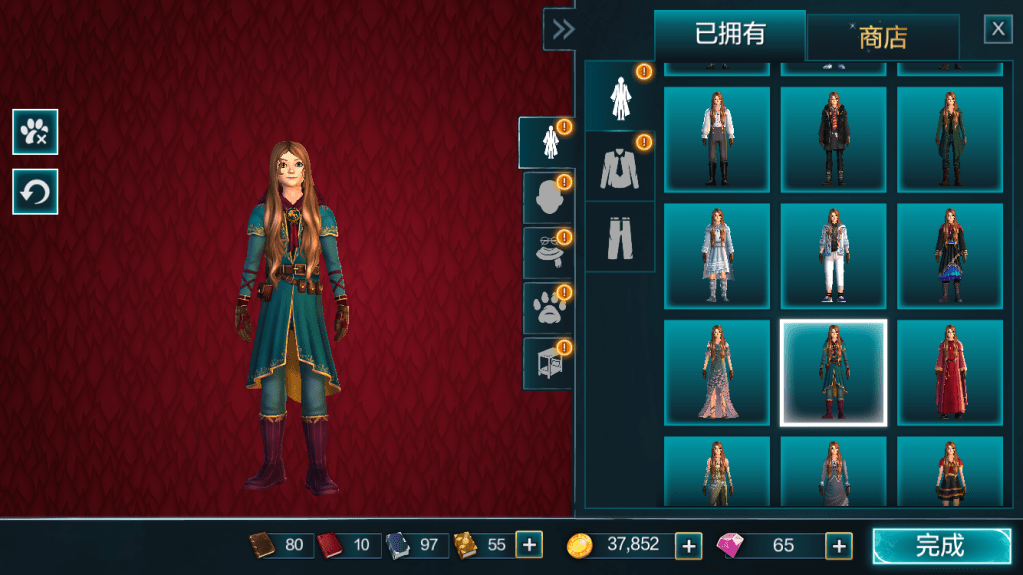The width and height of the screenshot is (1023, 575).
Task: Buy more pink gems with plus
Action: (x=838, y=546)
